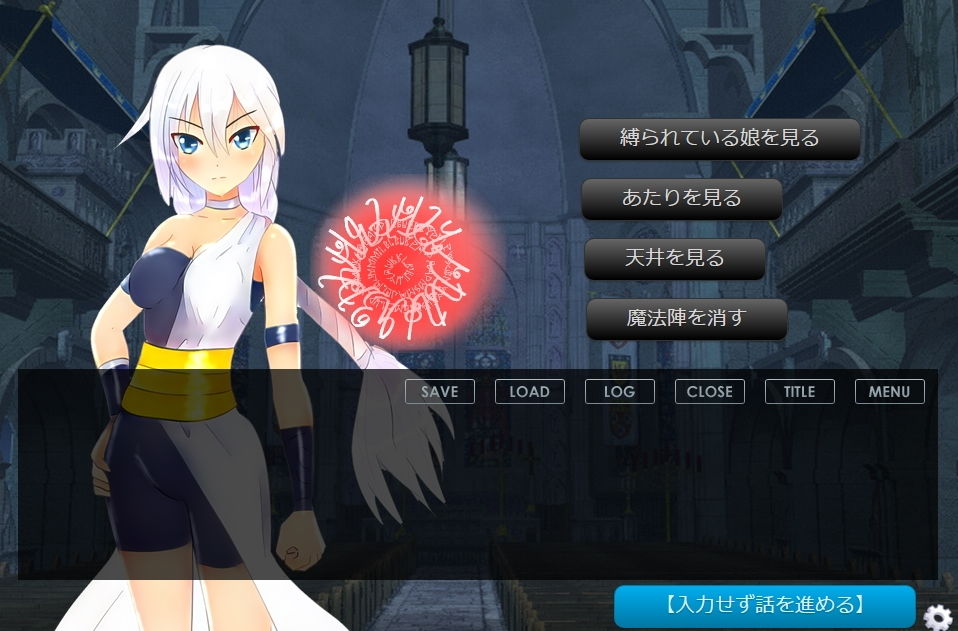Choose 縛られている娘を見る option
958x631 pixels.
tap(720, 139)
